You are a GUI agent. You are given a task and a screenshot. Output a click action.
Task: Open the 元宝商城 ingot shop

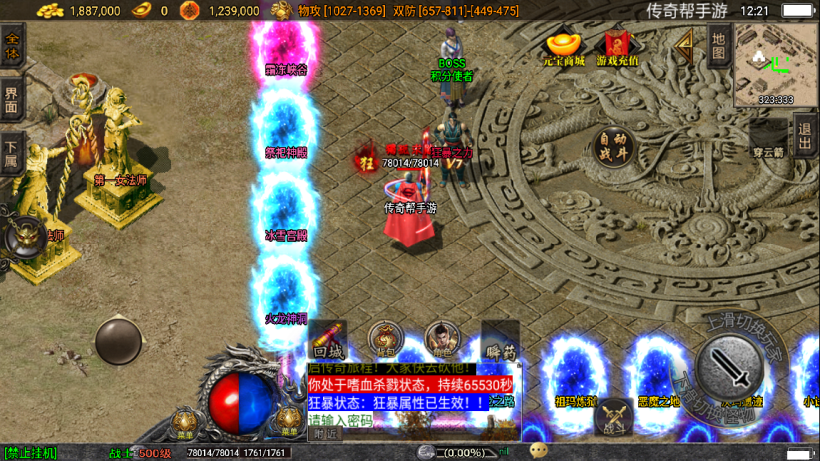click(565, 48)
